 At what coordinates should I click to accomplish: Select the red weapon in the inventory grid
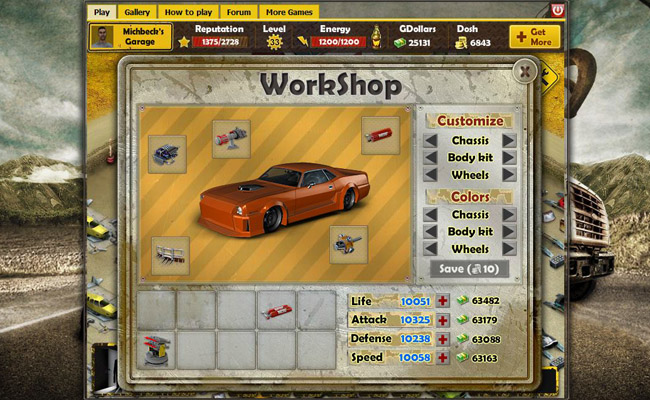tap(276, 310)
